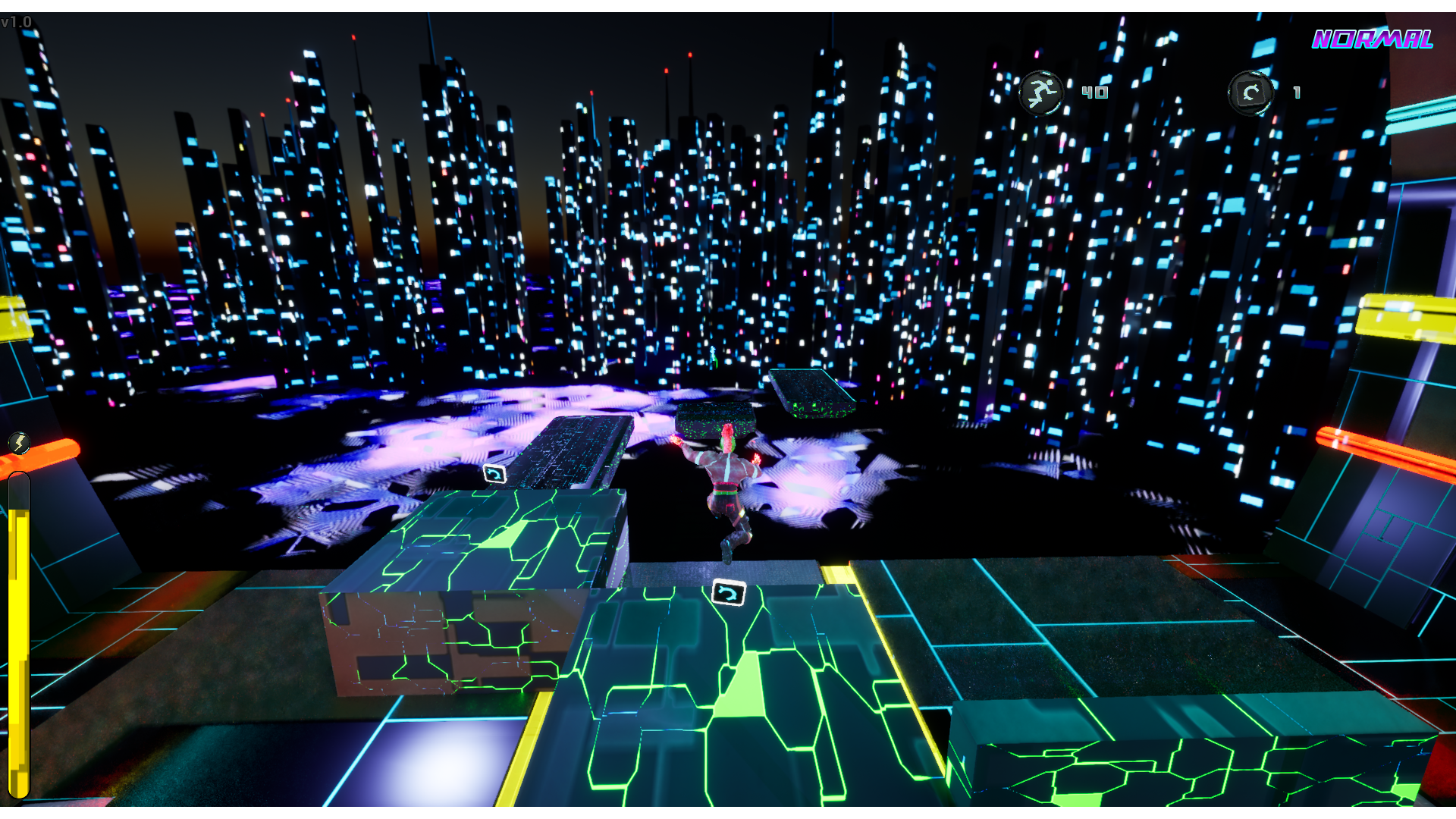Screen dimensions: 1456x819
Task: Click the running icon beside the number 40
Action: [x=1042, y=92]
